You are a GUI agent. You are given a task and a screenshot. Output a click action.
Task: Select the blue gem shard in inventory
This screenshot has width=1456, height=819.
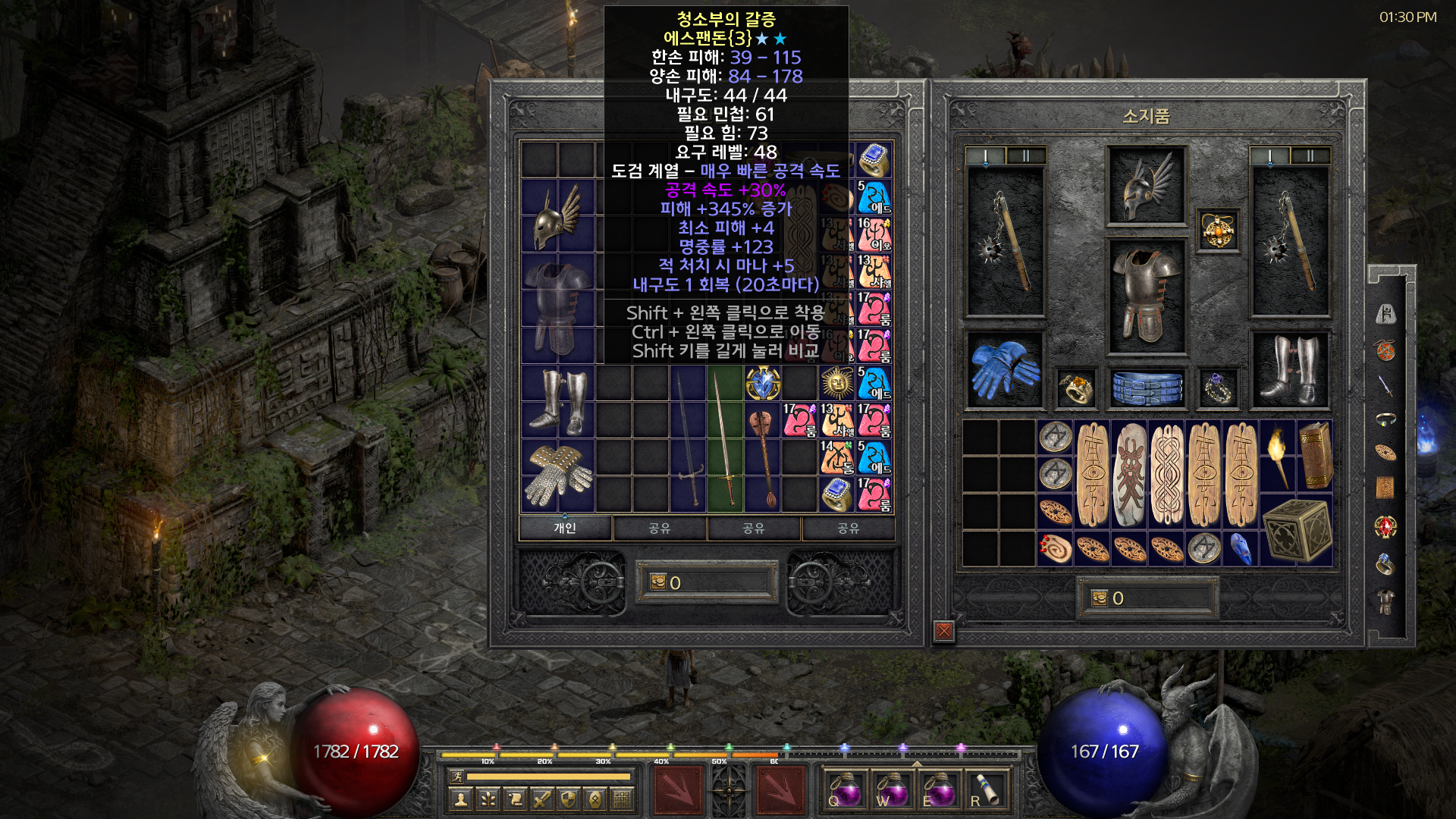pyautogui.click(x=1241, y=548)
